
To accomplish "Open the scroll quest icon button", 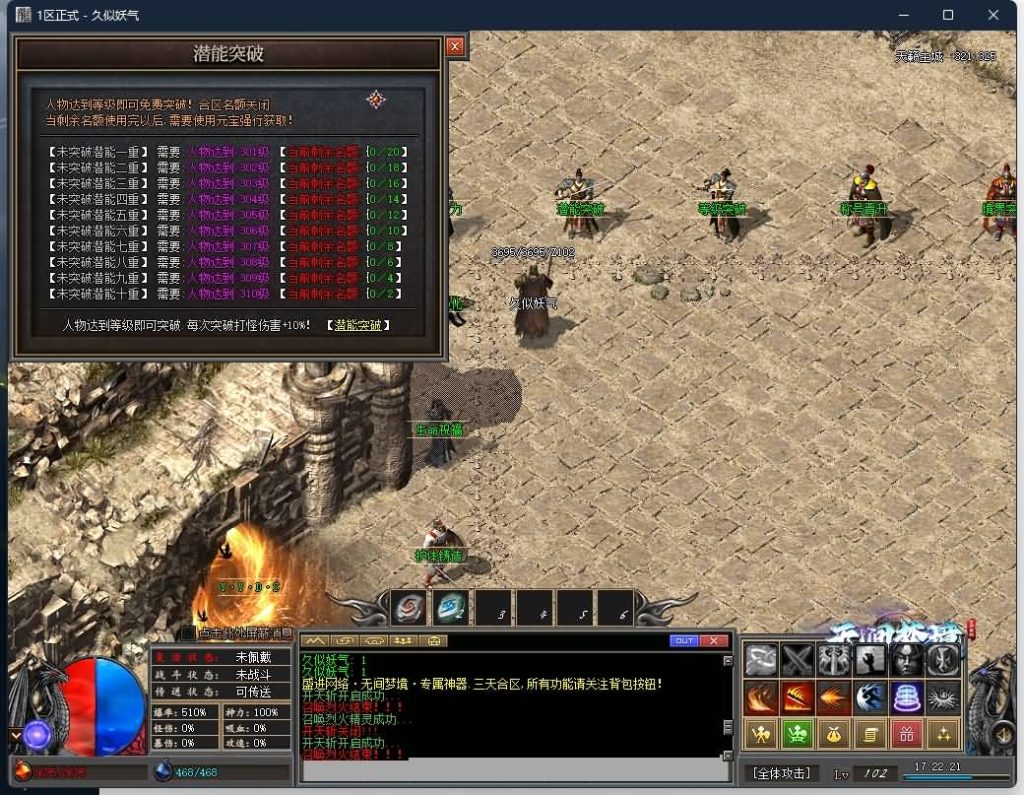I will [870, 735].
